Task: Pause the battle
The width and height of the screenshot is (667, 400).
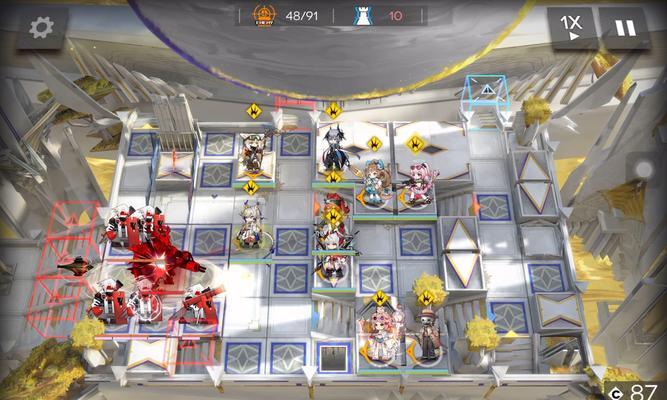Action: 624,27
